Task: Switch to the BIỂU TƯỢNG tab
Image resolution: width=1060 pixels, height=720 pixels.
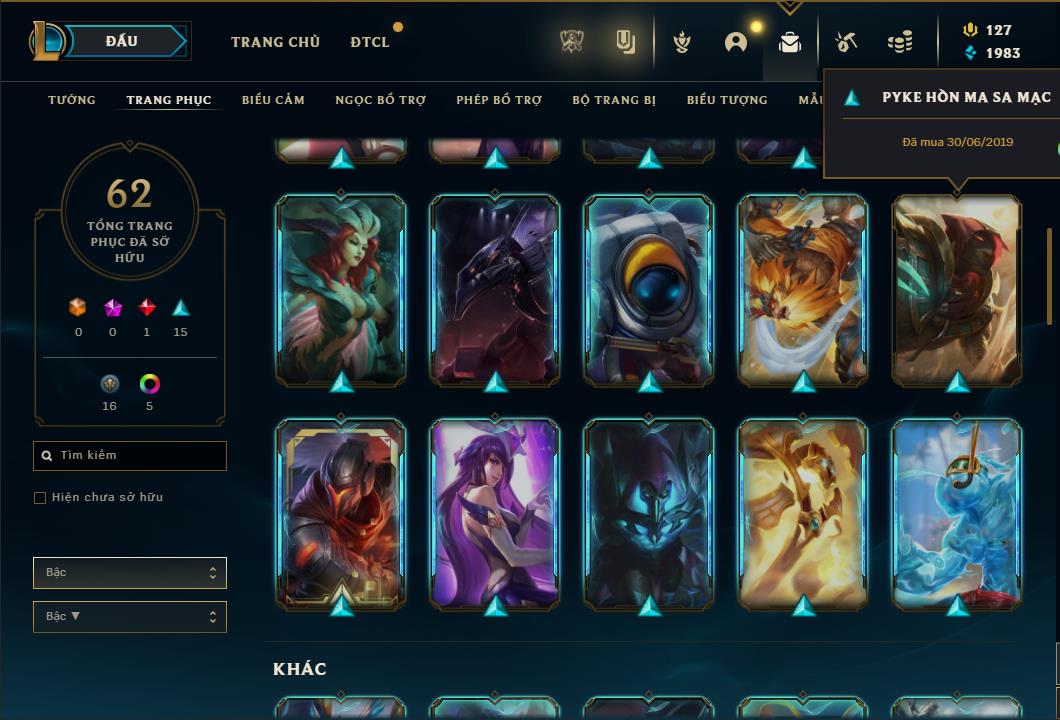Action: tap(727, 100)
